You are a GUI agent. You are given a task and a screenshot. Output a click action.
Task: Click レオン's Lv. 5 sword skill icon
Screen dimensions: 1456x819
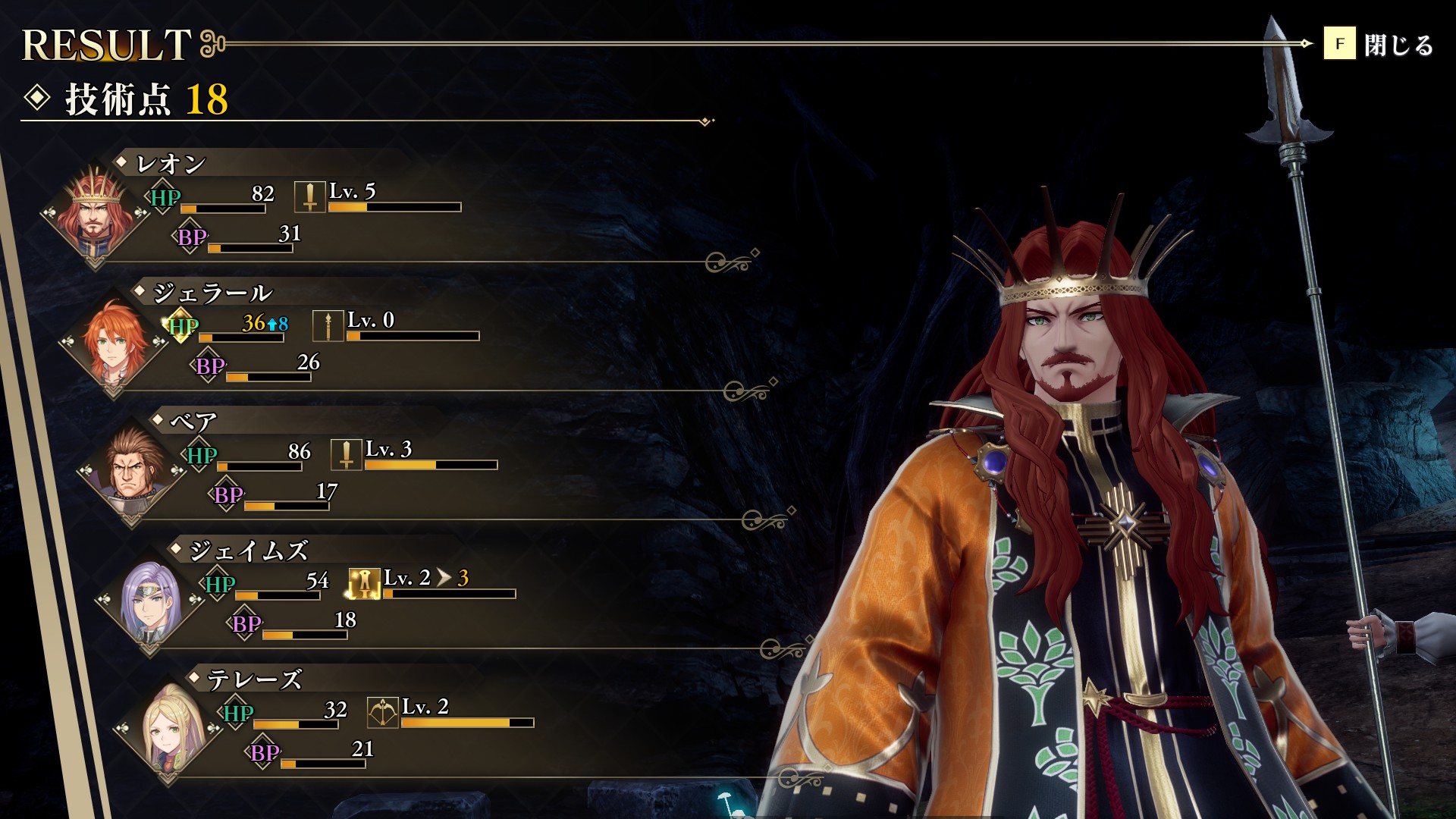(x=309, y=197)
